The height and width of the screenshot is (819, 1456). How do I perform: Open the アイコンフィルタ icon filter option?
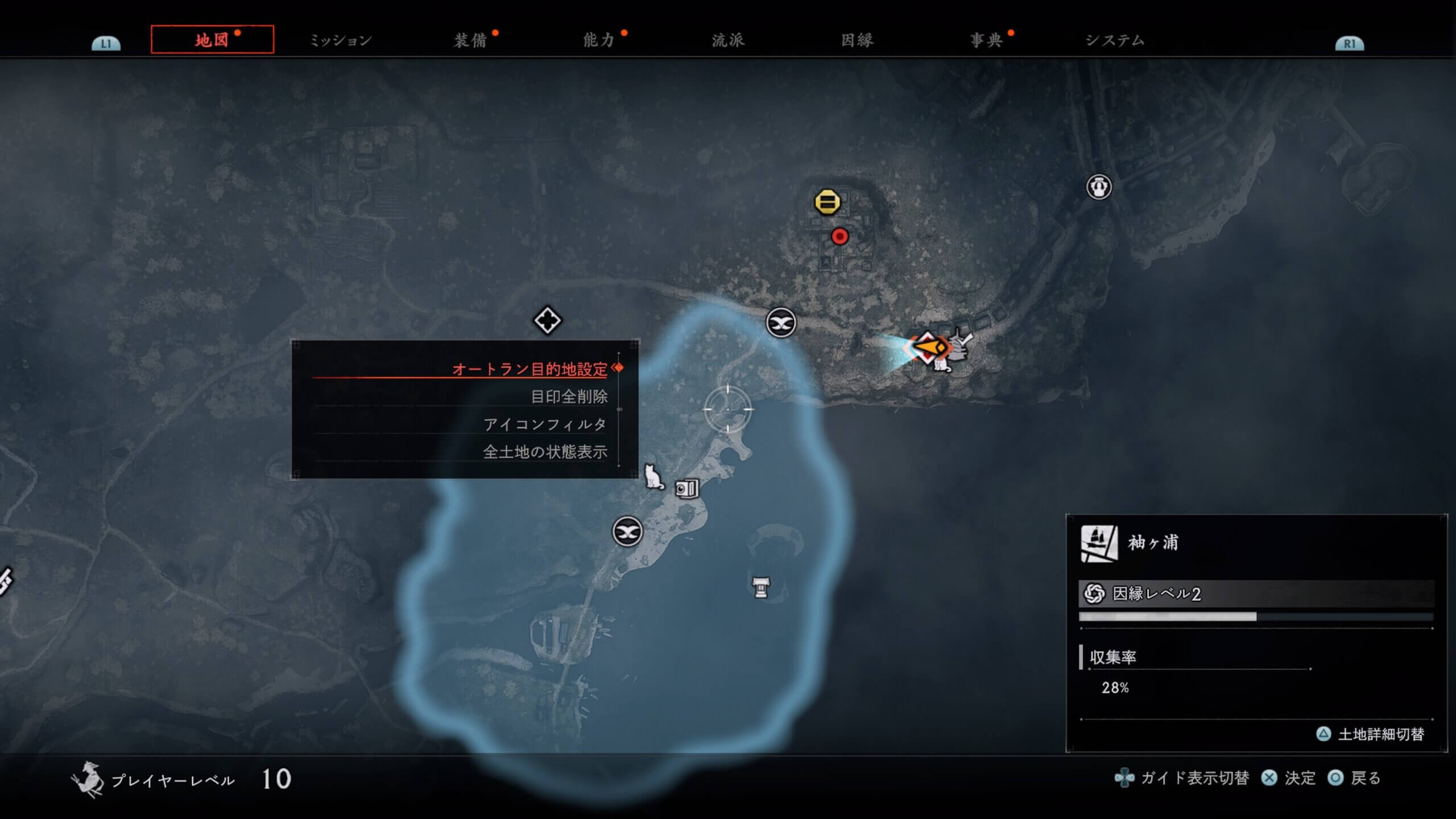coord(545,424)
